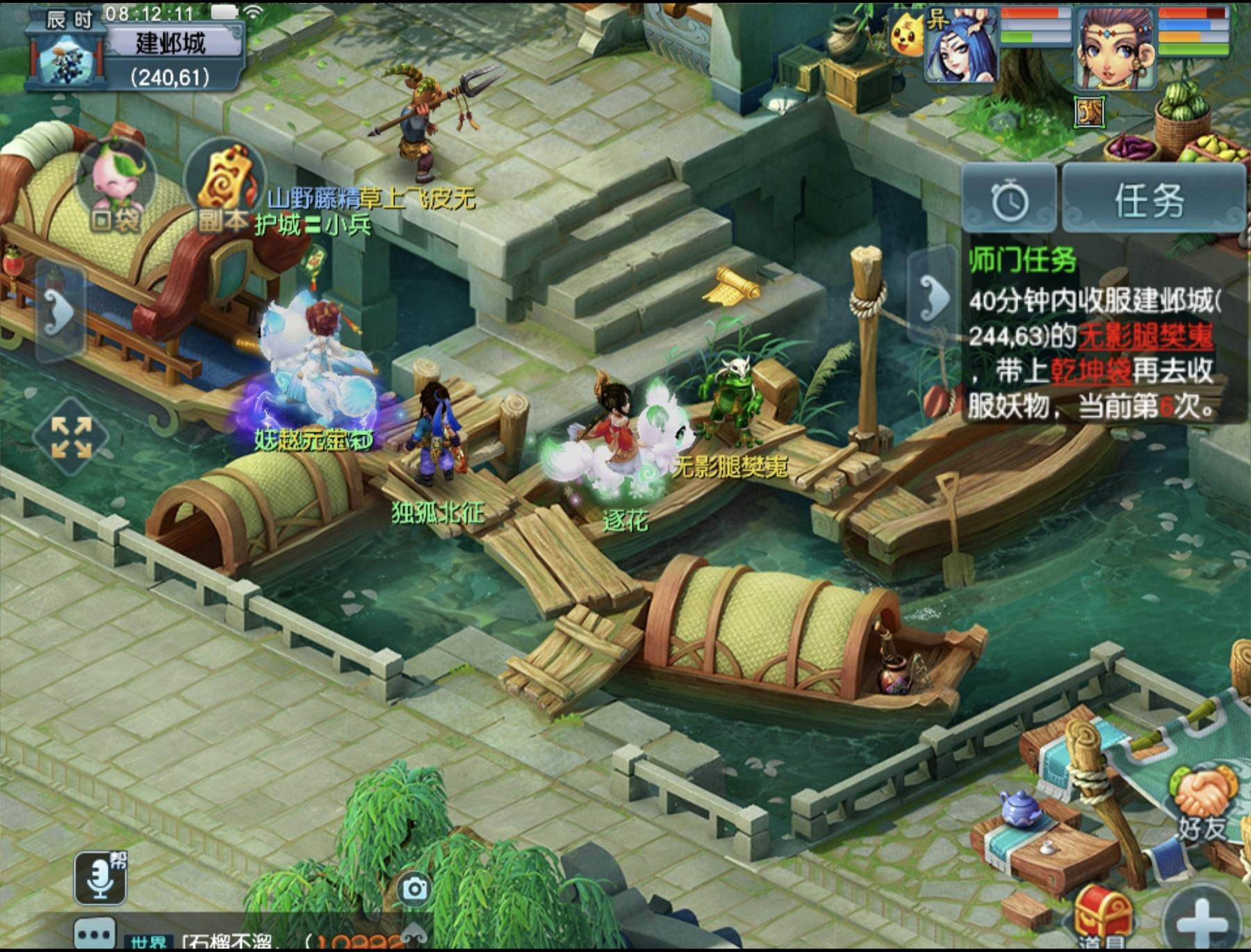Expand the left side arrow panel
Screen dimensions: 1251x952
pos(60,313)
